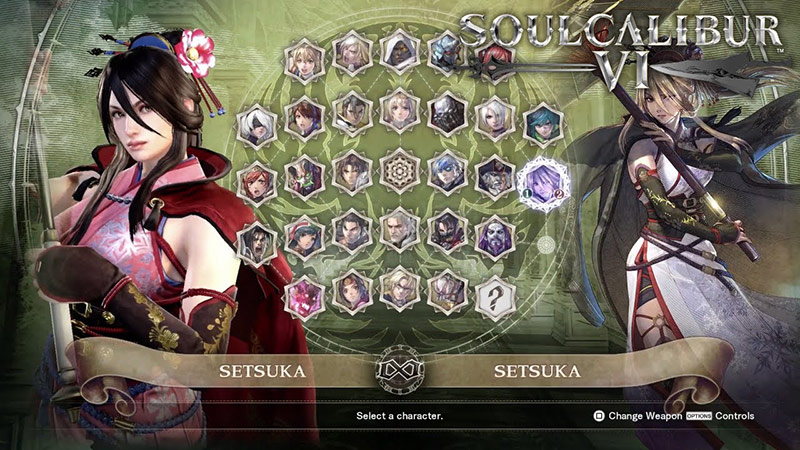The image size is (800, 450).
Task: Choose green-haired Tira's portrait
Action: click(x=544, y=122)
